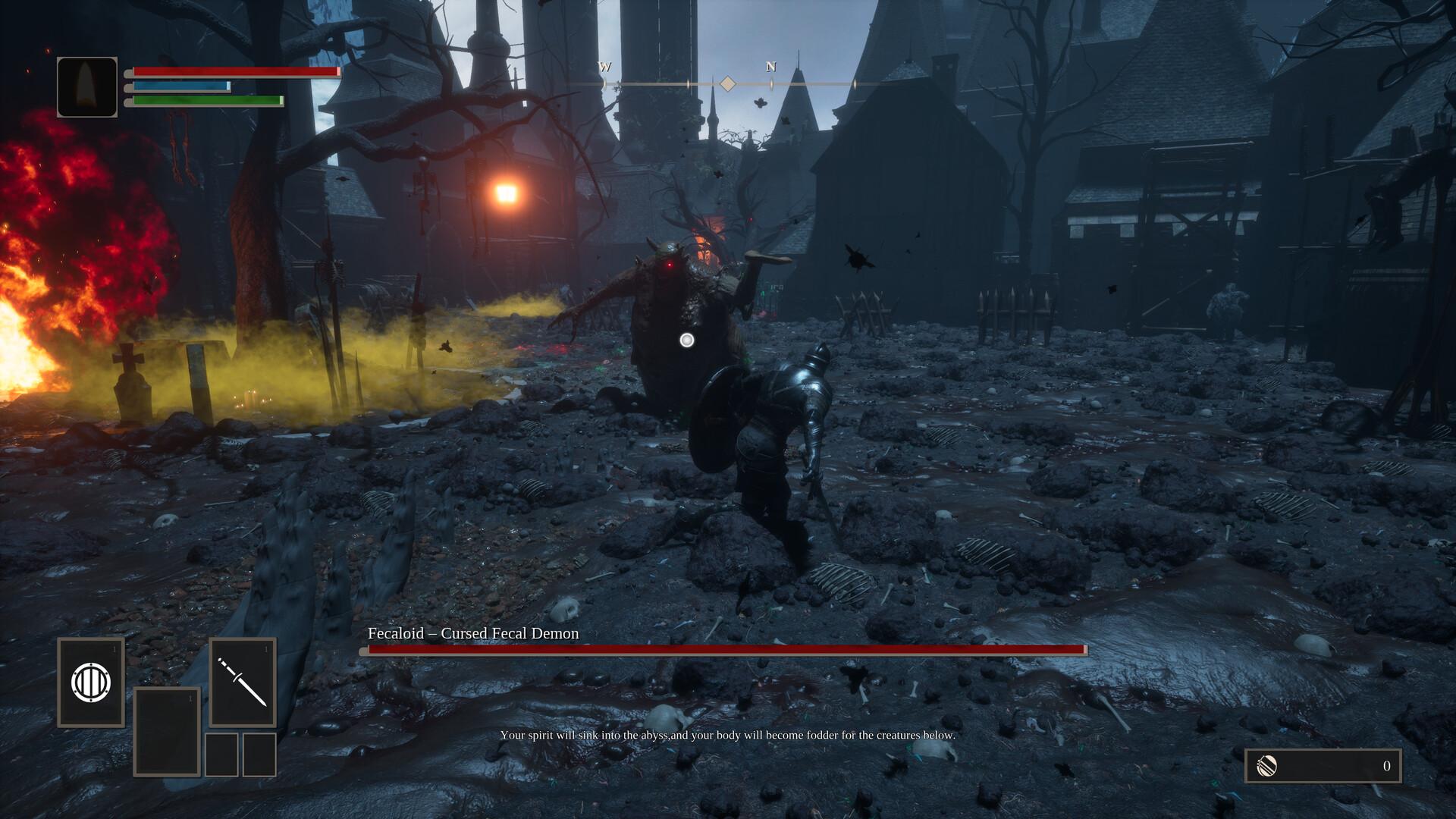This screenshot has width=1456, height=819.
Task: Select the round shield equipment slot
Action: 91,682
